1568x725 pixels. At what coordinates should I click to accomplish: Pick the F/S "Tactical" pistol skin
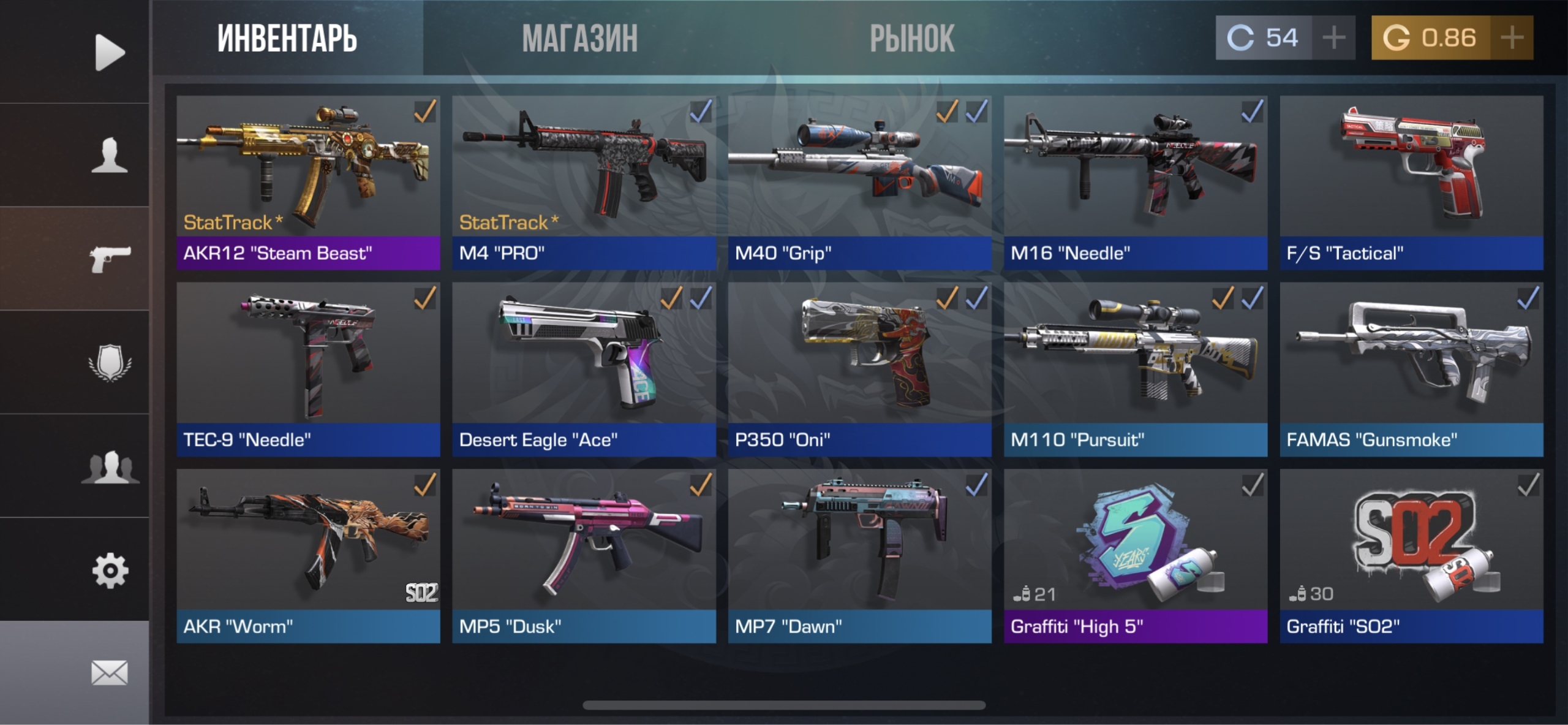click(1411, 182)
